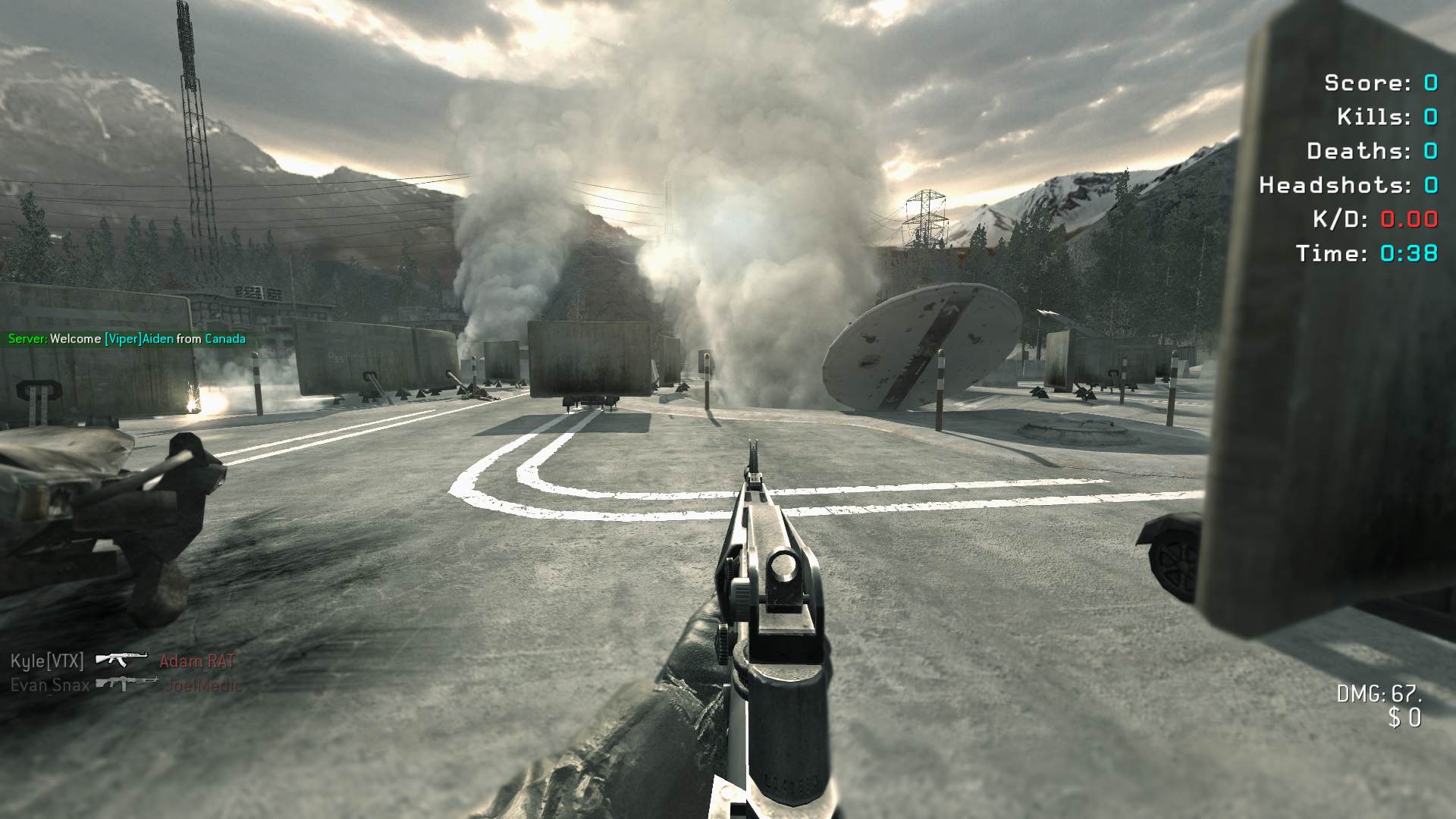Select the Evan Snax killfeed weapon icon
Viewport: 1456px width, 819px height.
[127, 684]
